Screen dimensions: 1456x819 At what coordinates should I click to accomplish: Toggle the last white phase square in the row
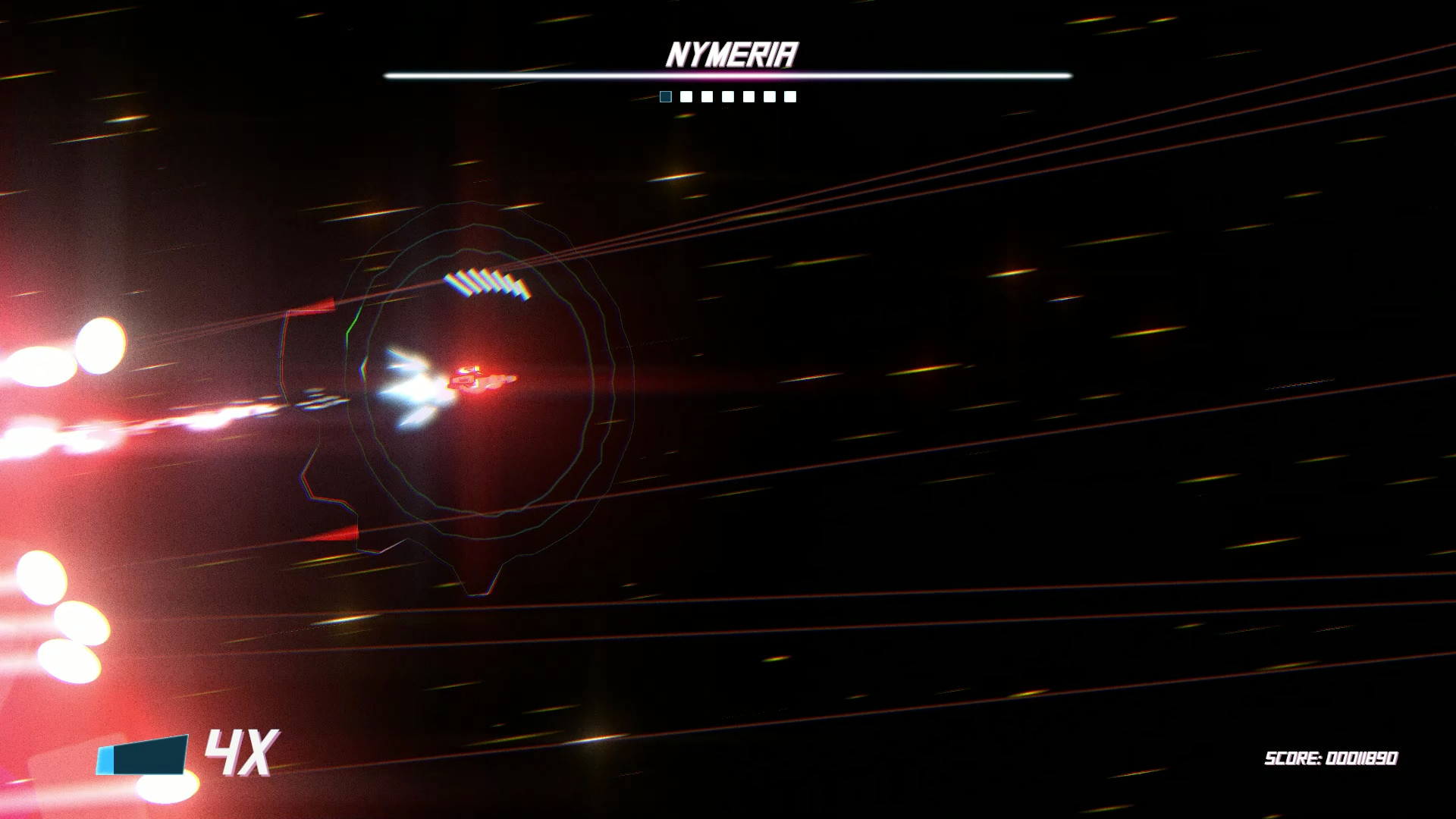pos(791,96)
